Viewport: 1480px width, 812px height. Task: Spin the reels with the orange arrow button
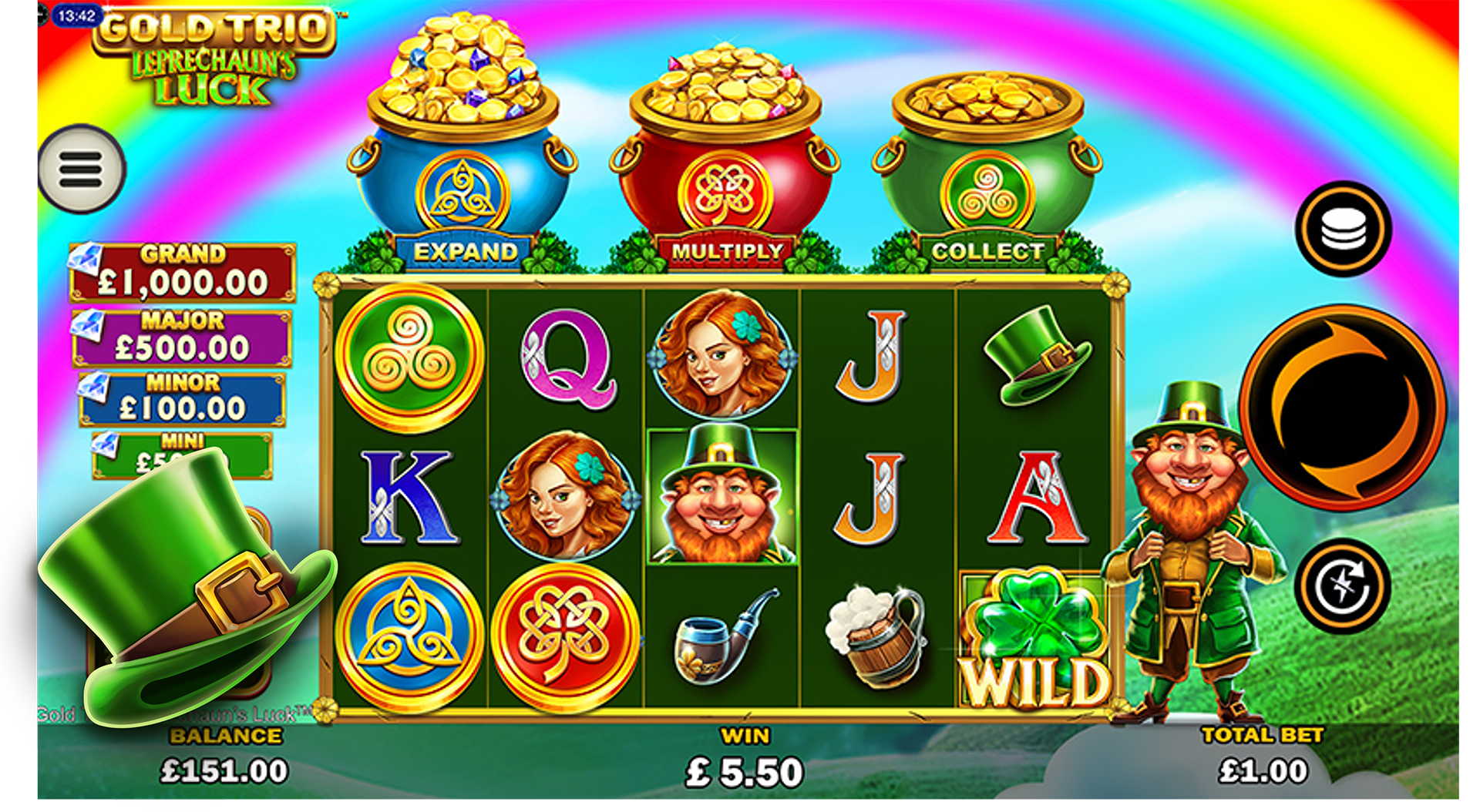1343,407
